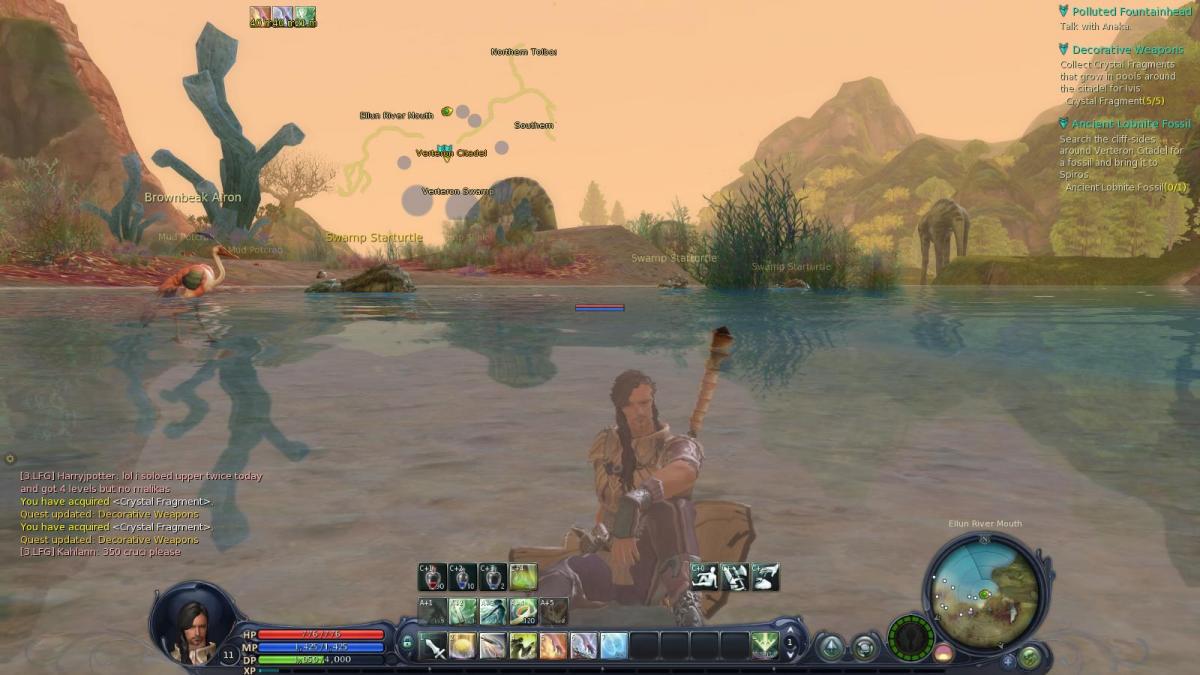Click the Verteron Citadel map marker
Screen dimensions: 1200x675
(445, 150)
